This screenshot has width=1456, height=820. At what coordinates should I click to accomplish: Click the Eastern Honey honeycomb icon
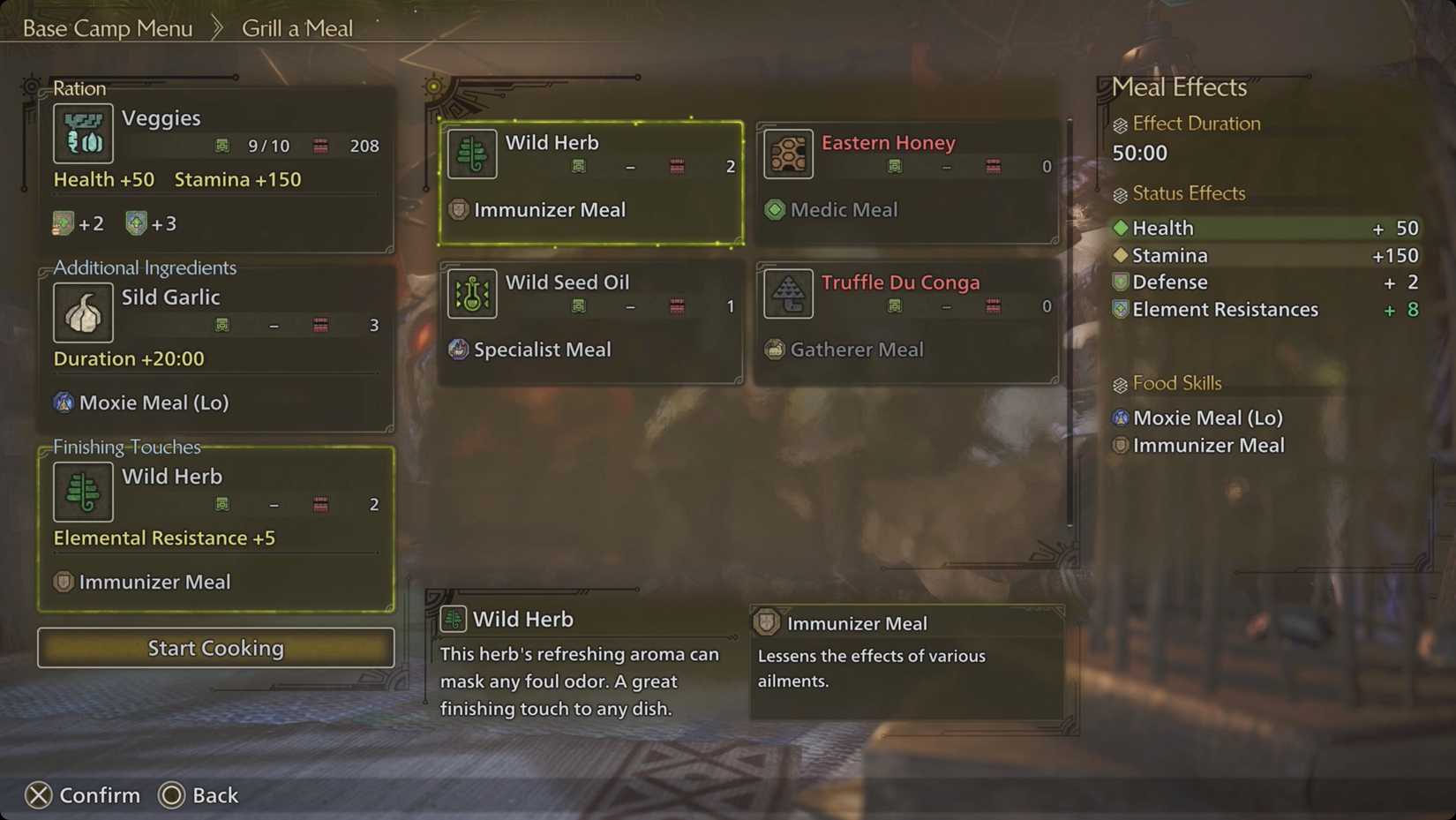click(788, 154)
